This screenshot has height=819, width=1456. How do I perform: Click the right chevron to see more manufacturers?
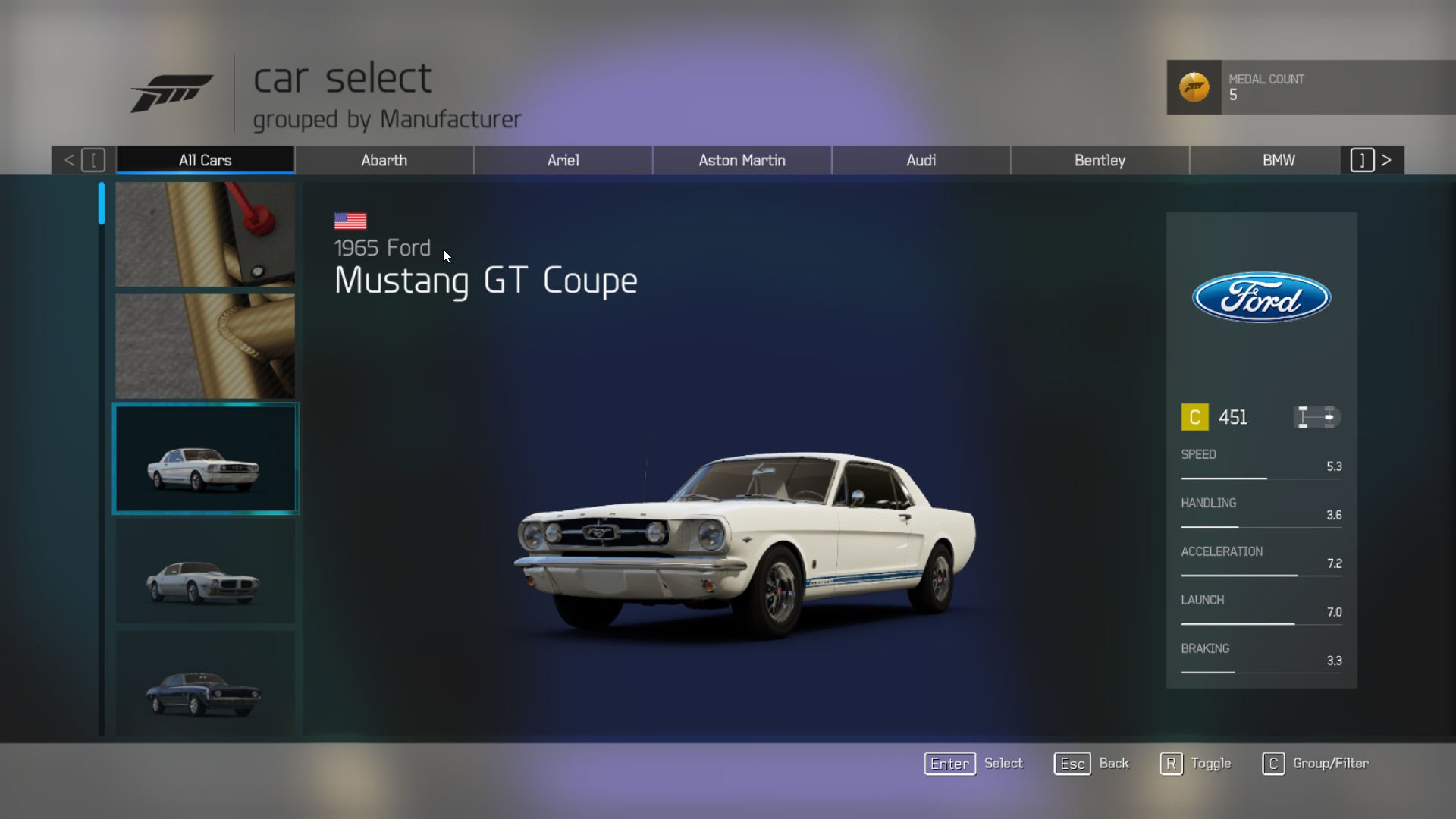[1386, 160]
